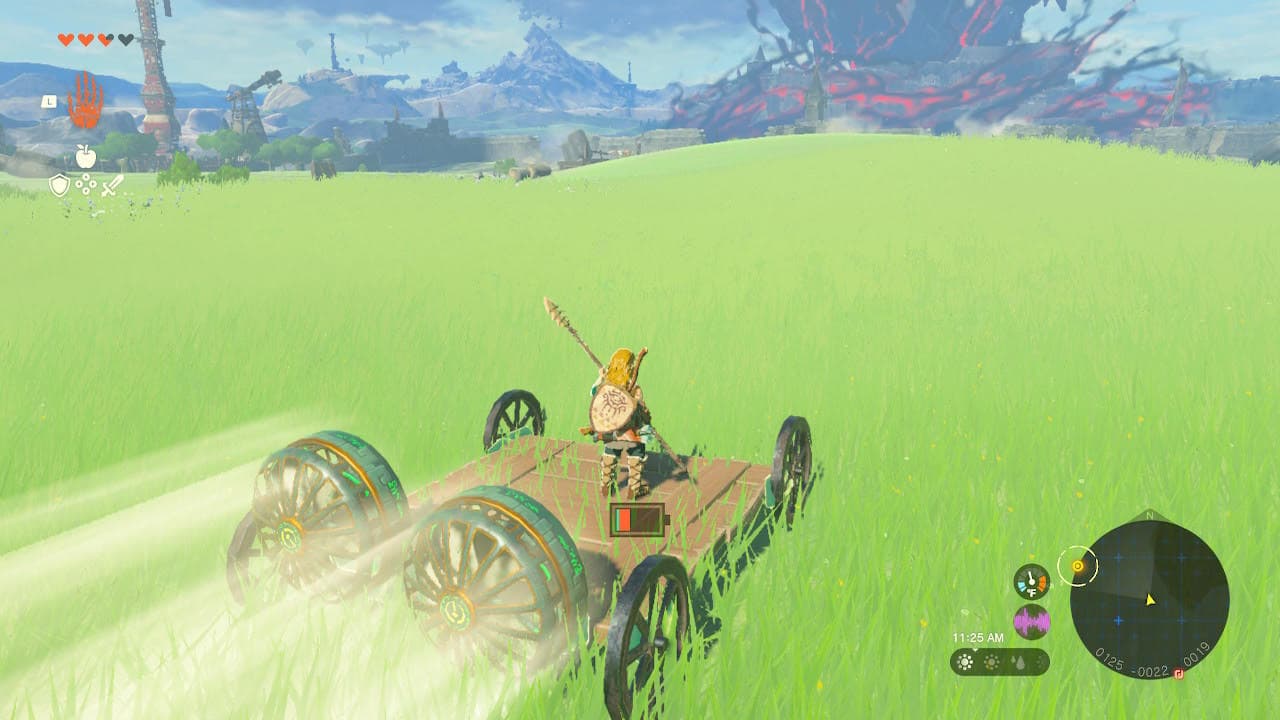The height and width of the screenshot is (720, 1280).
Task: Click the purple noise detection meter
Action: coord(1032,620)
